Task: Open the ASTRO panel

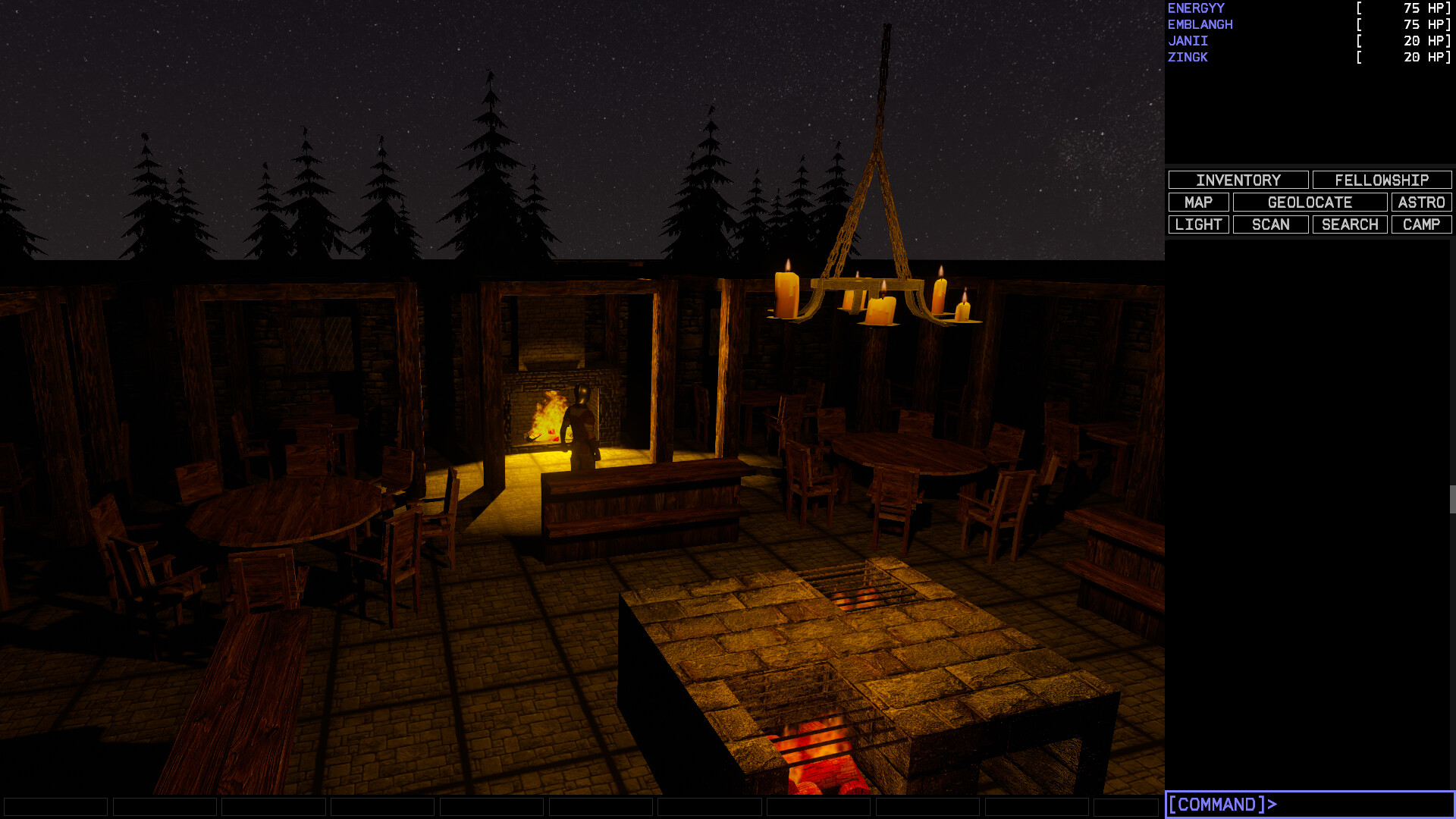Action: [1421, 202]
